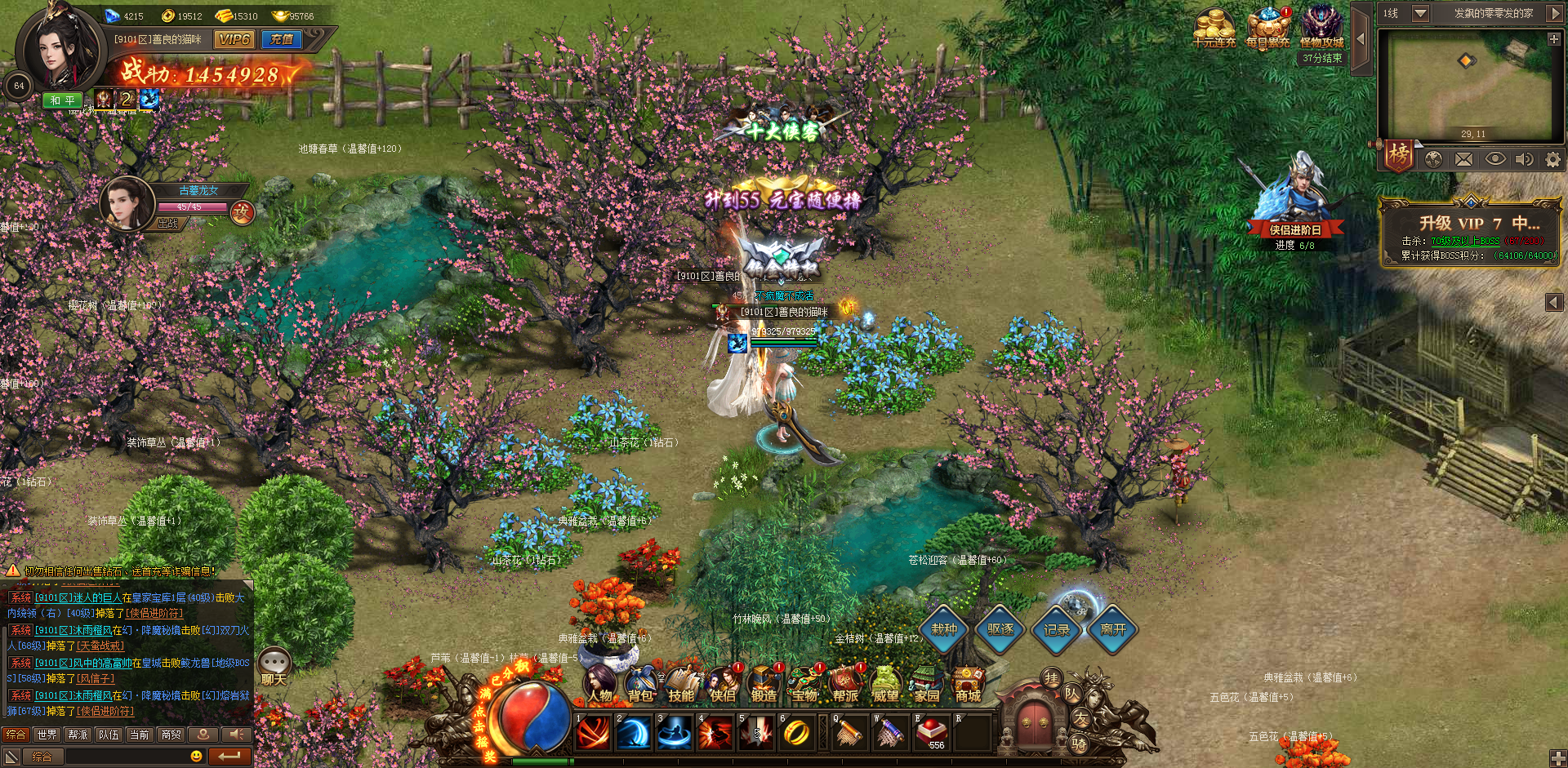This screenshot has width=1568, height=768.
Task: Open the 记录 records button
Action: pyautogui.click(x=1057, y=629)
